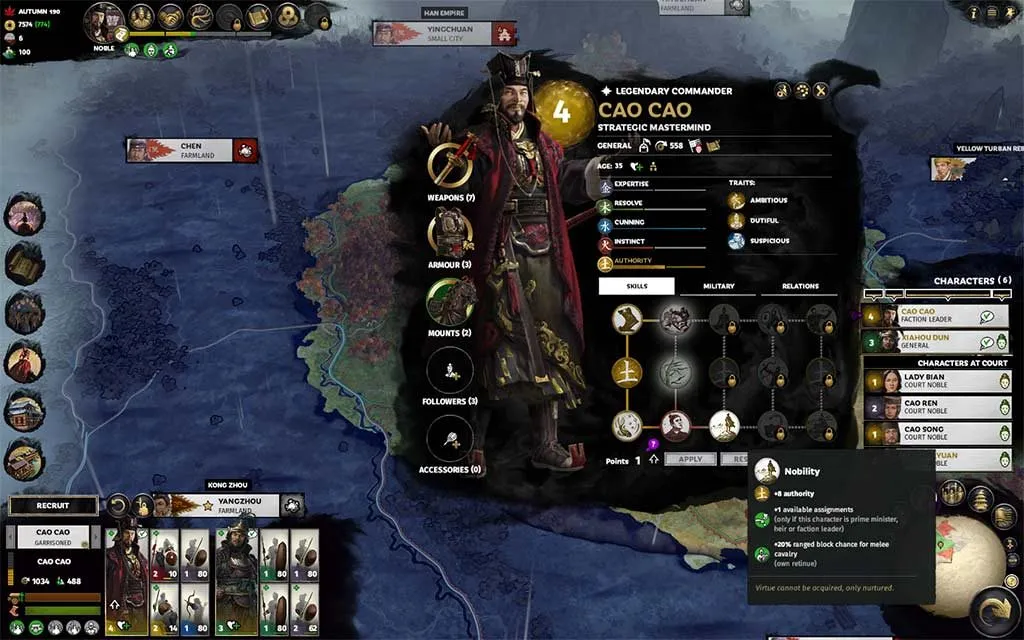The image size is (1024, 640).
Task: Select the Mounts equipment slot
Action: pyautogui.click(x=450, y=301)
